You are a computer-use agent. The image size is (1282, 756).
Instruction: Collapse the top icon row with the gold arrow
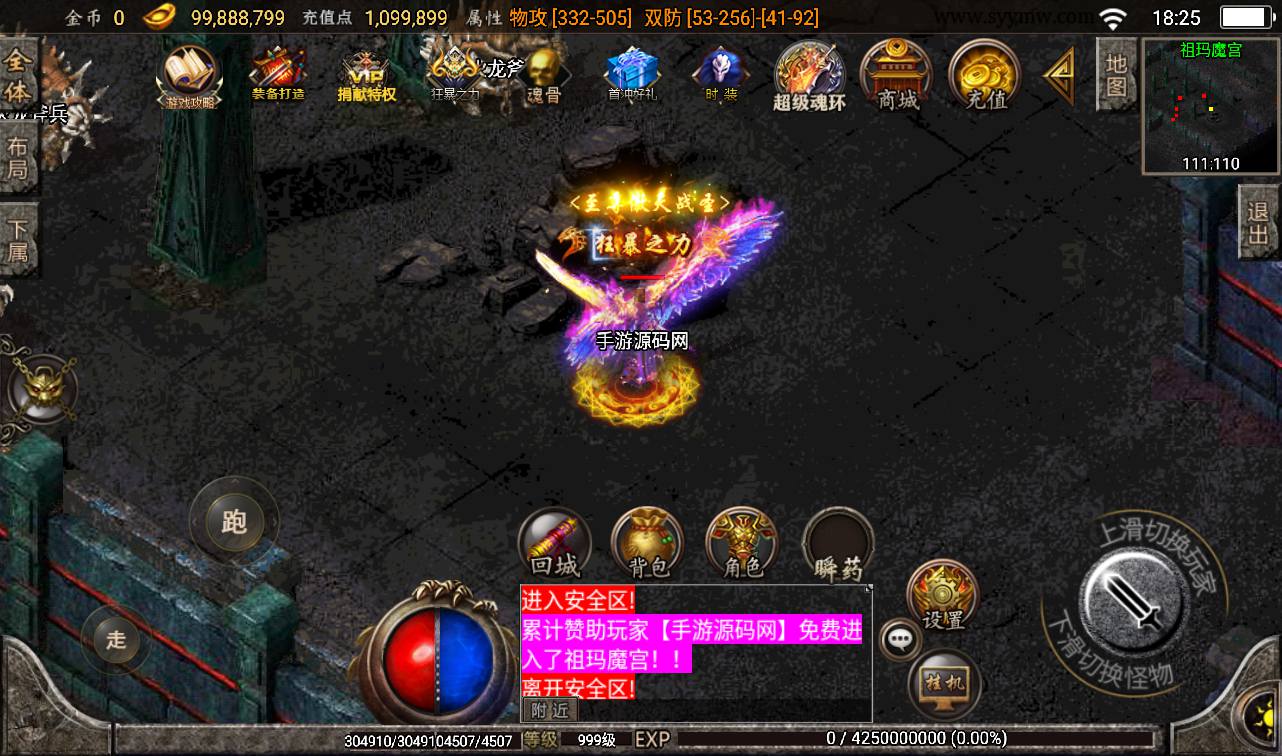point(1058,75)
